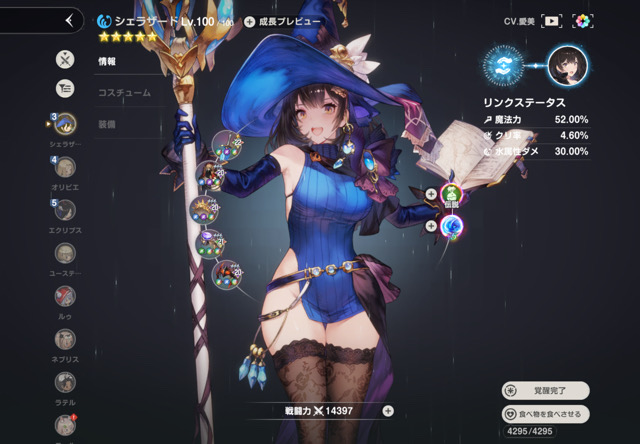
Task: Open the 装備 equipment tab
Action: (107, 123)
